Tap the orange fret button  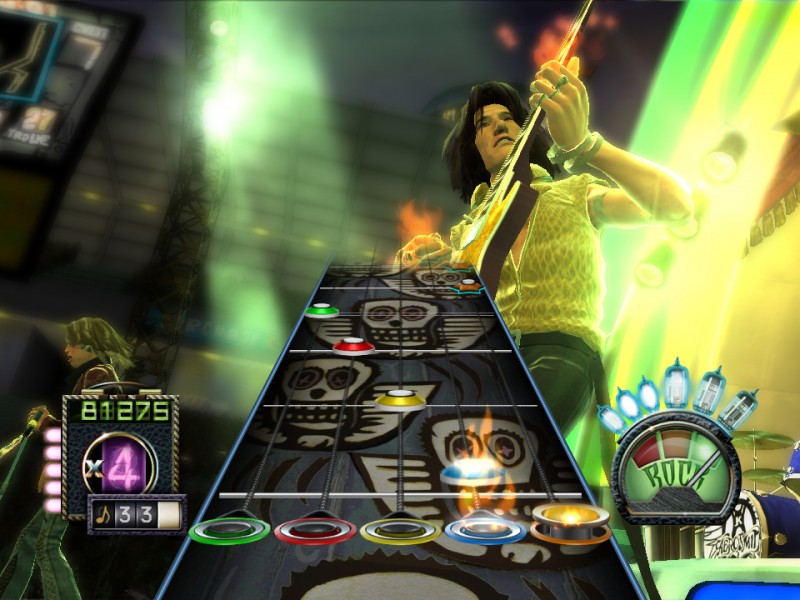(x=570, y=521)
